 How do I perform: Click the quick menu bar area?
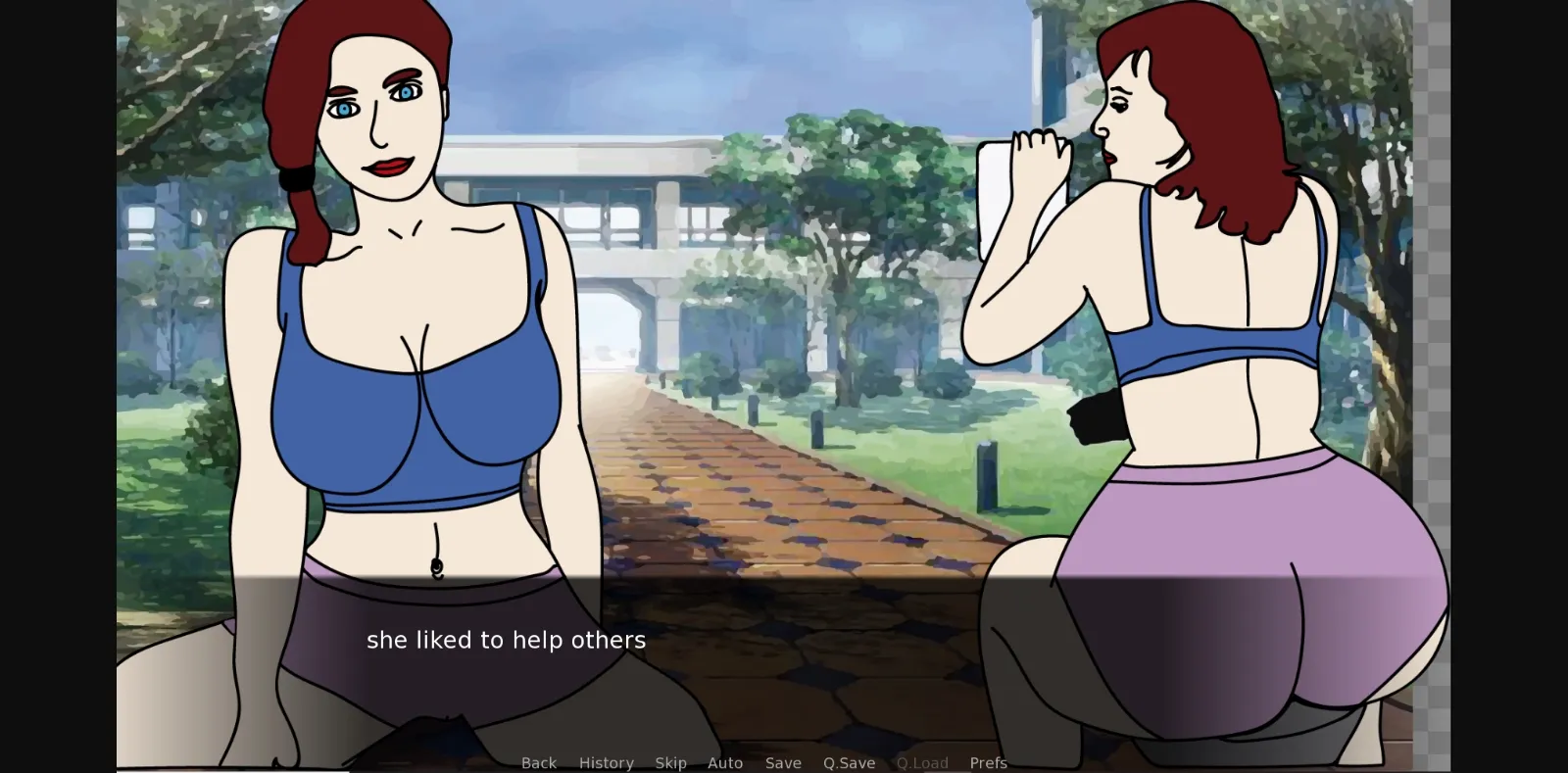click(764, 762)
